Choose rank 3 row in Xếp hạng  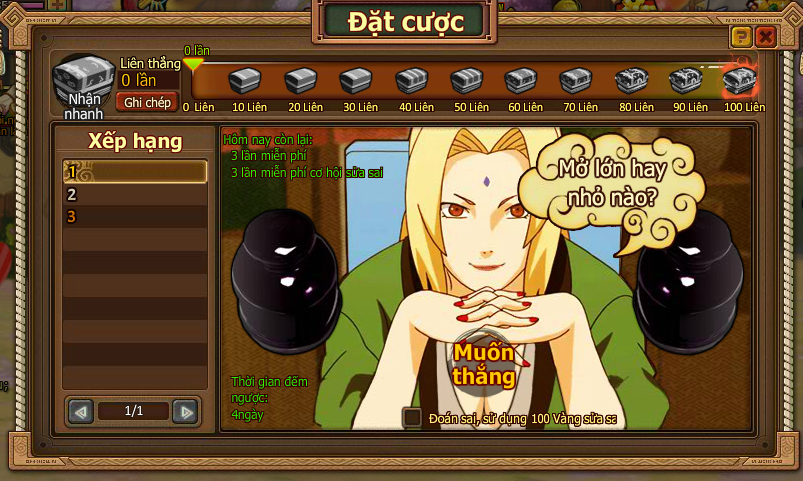135,216
